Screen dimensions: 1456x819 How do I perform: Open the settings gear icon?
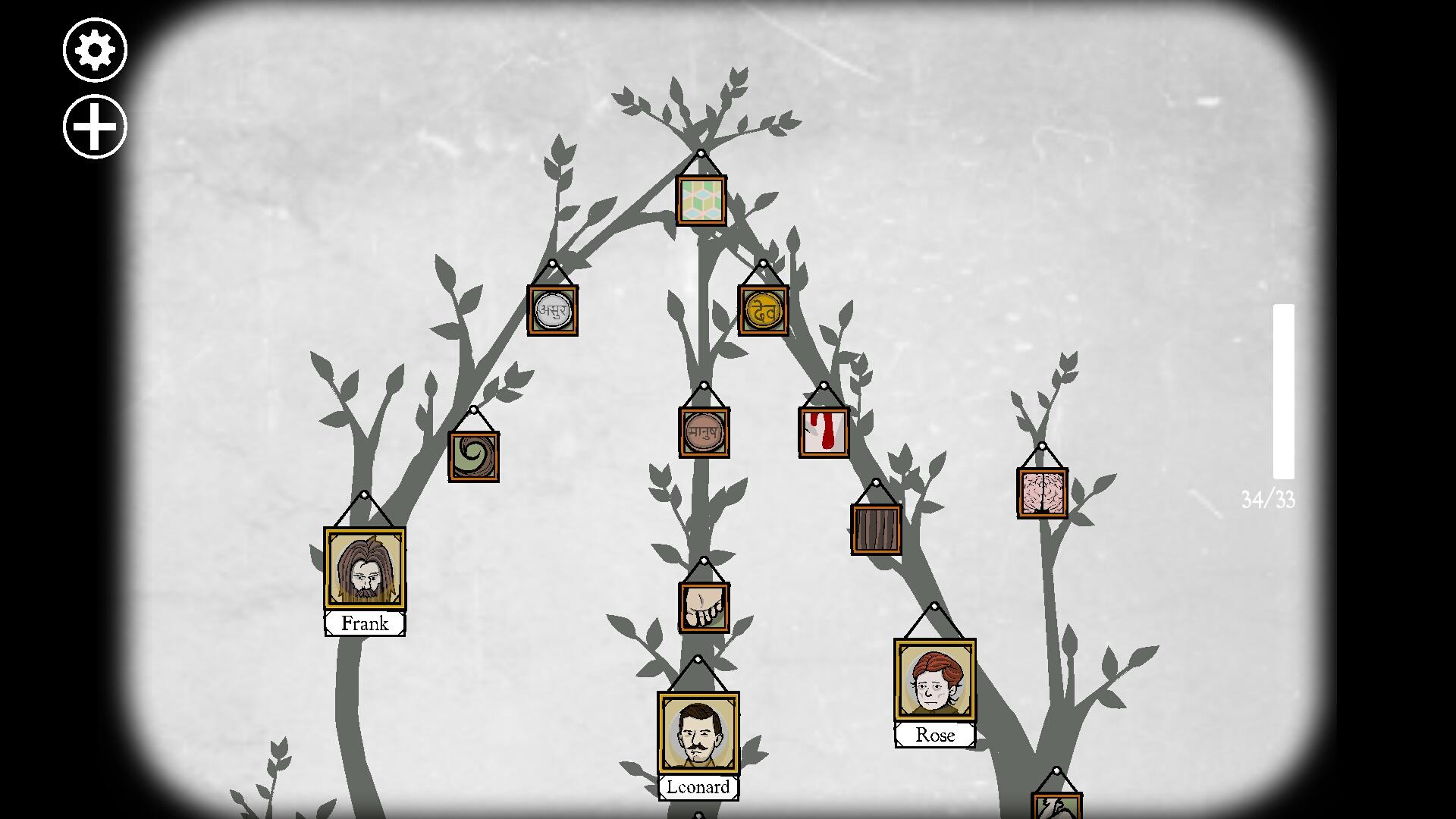[94, 50]
